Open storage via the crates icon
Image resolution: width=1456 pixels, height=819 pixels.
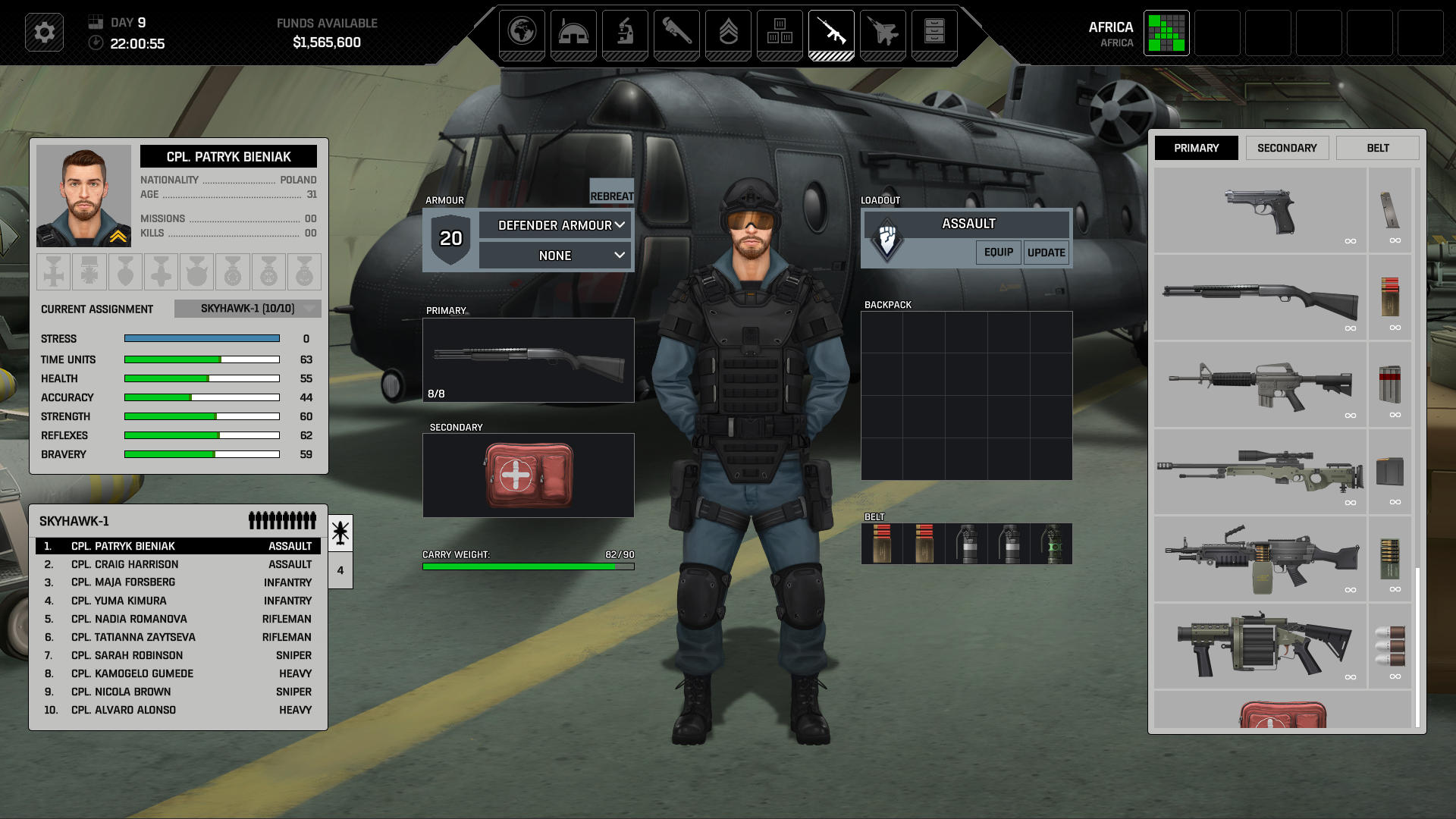(x=780, y=33)
